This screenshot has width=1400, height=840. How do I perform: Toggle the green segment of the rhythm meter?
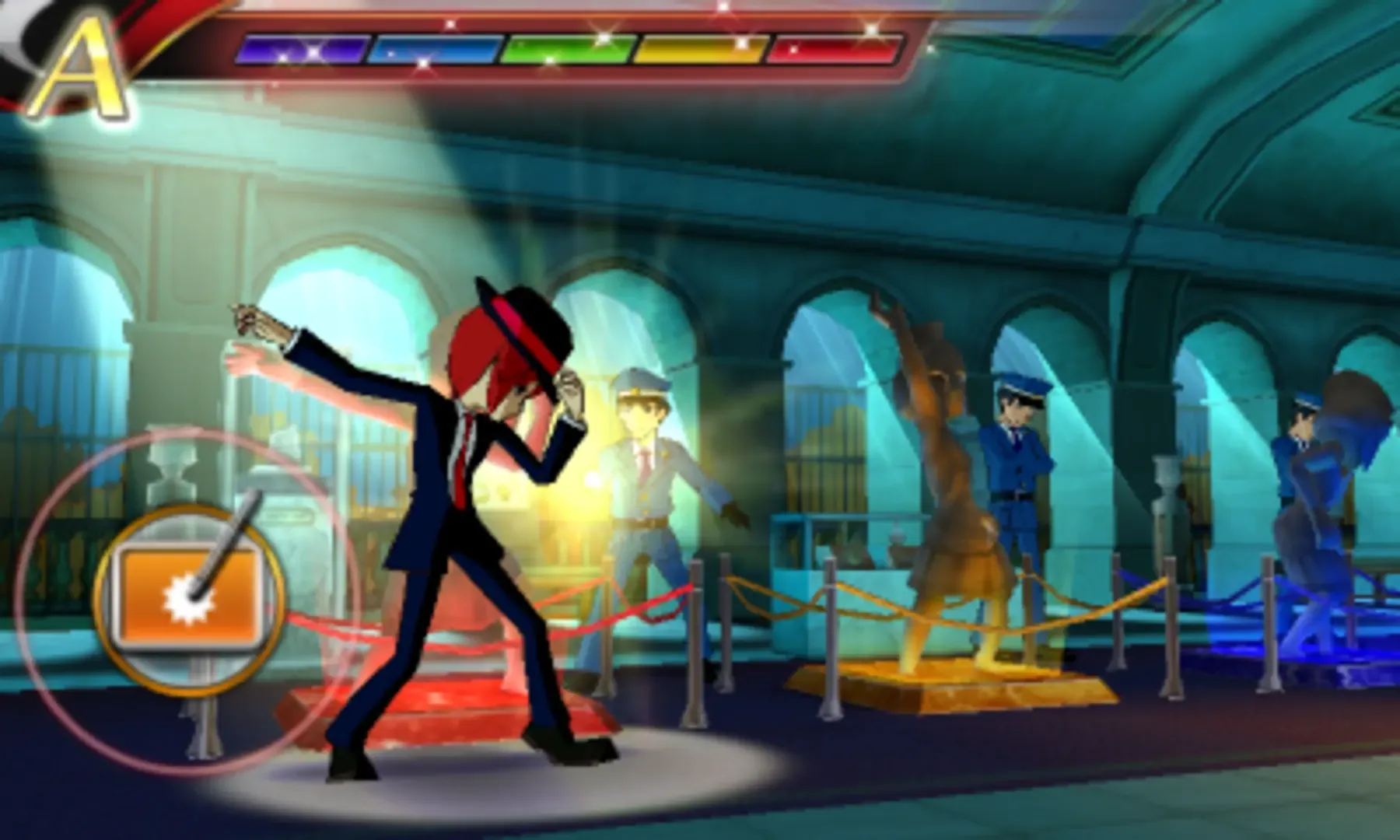pyautogui.click(x=568, y=48)
